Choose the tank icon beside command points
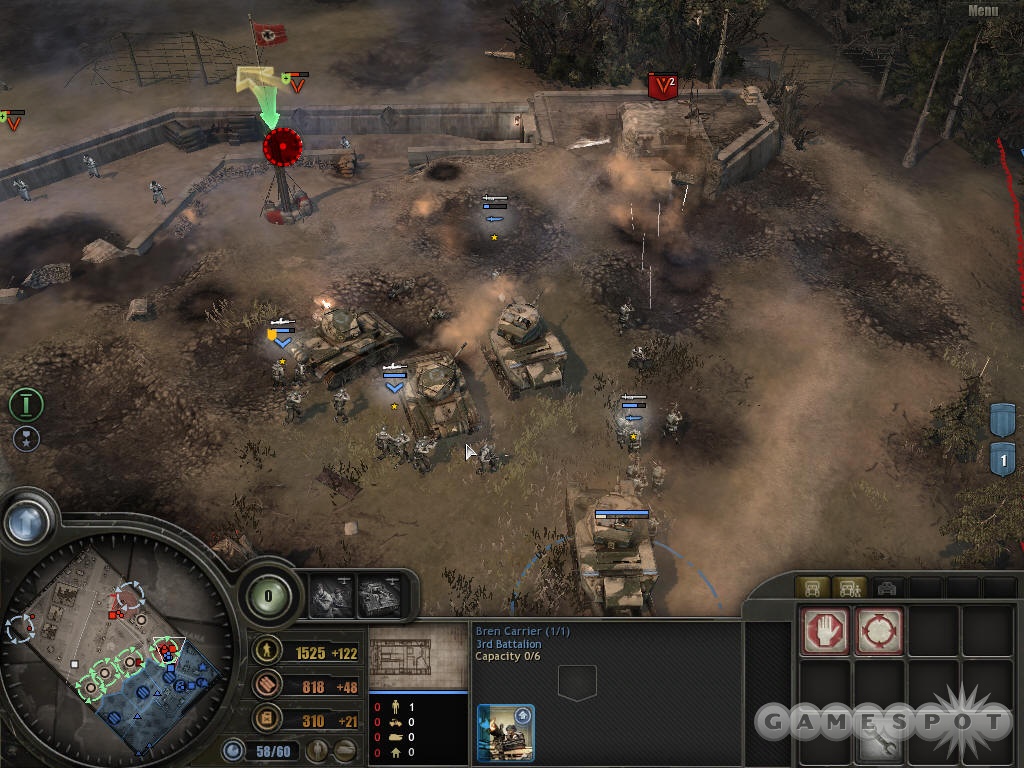The height and width of the screenshot is (768, 1024). click(379, 596)
